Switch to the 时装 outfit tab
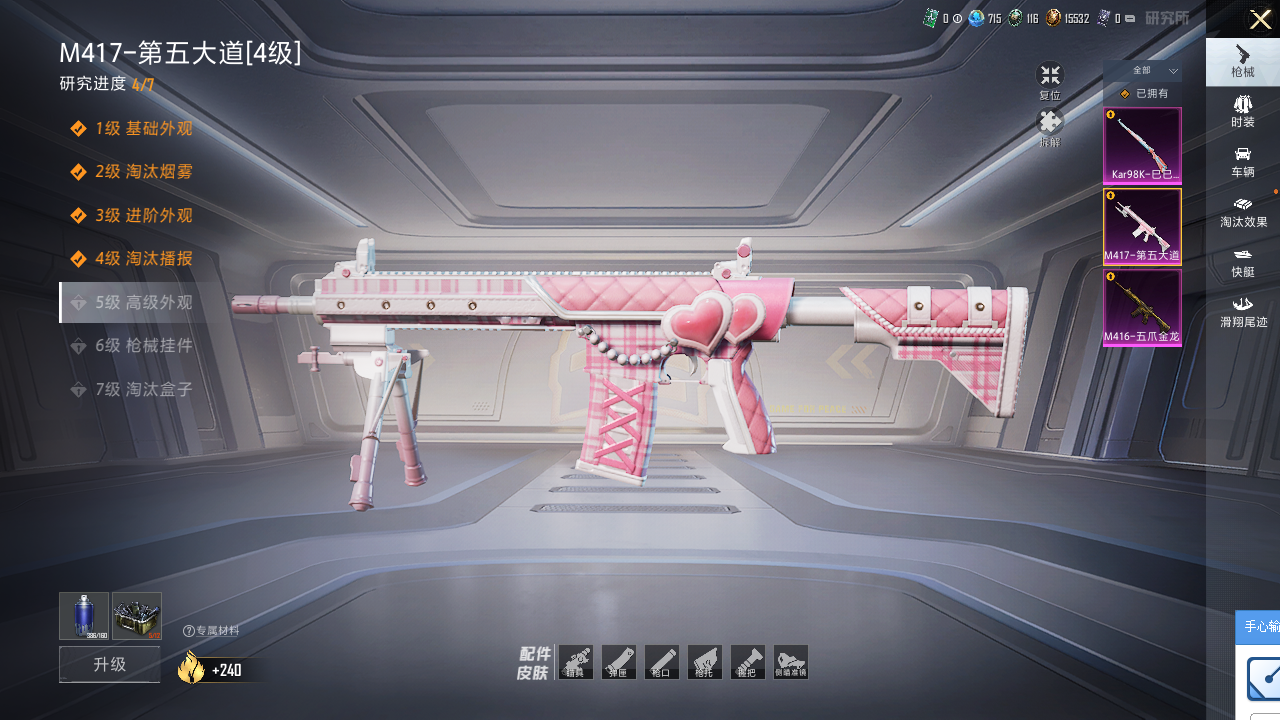Image resolution: width=1280 pixels, height=720 pixels. (x=1243, y=110)
